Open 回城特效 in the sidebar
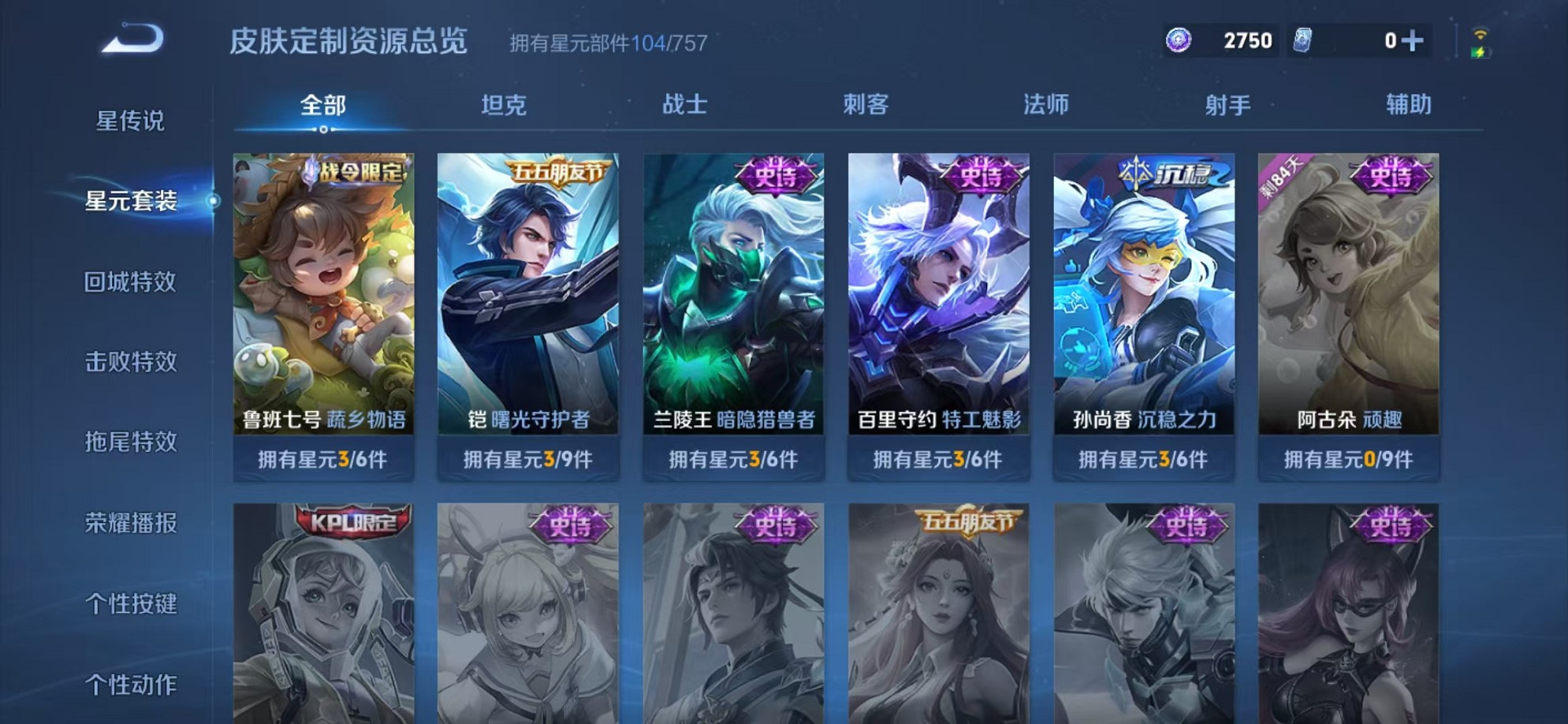 point(132,282)
